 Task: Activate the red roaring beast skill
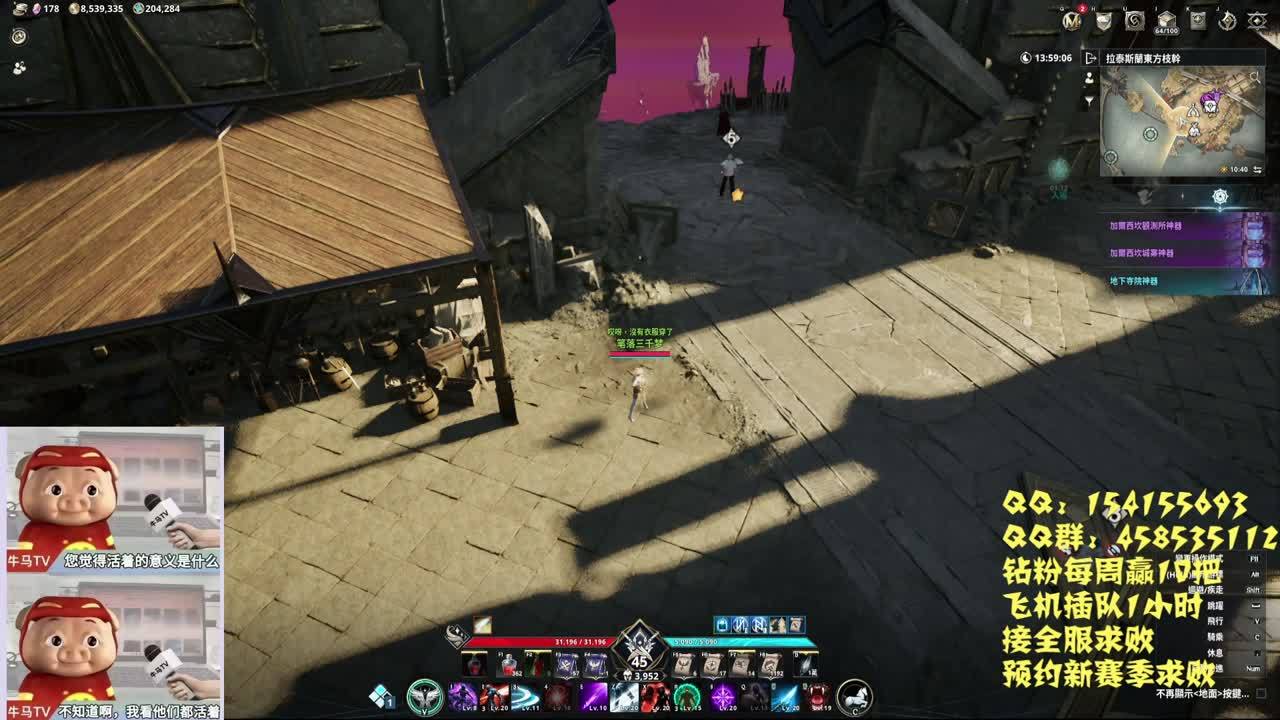(x=818, y=696)
